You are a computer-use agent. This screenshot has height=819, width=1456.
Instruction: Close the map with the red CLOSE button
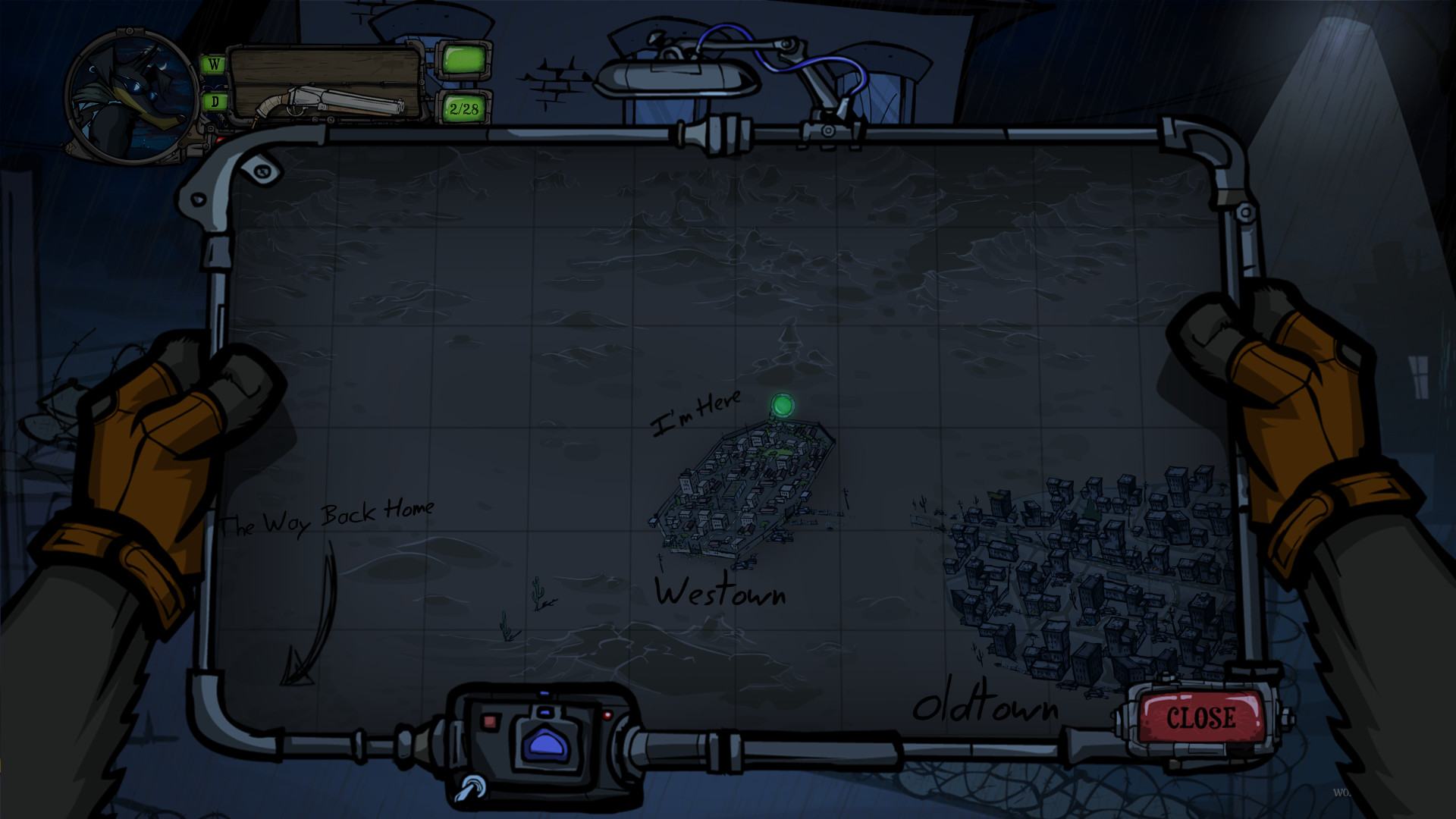tap(1200, 717)
